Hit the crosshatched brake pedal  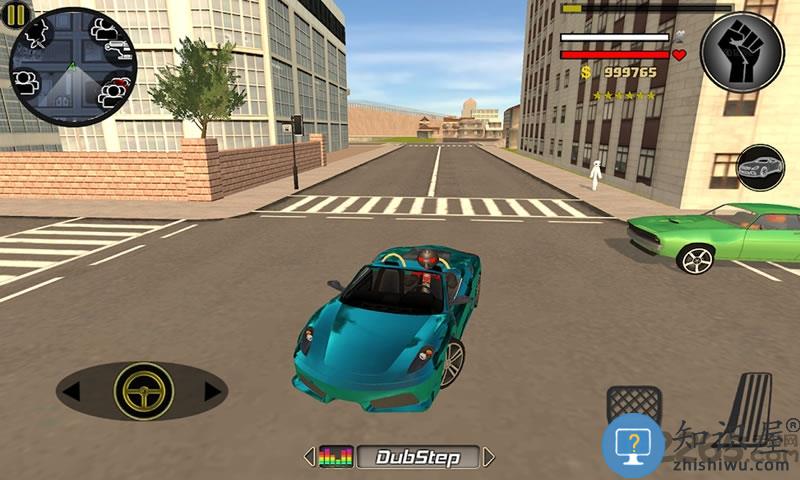pyautogui.click(x=633, y=405)
